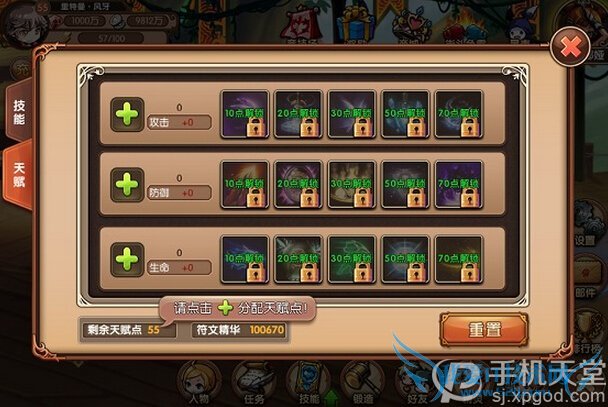608x407 pixels.
Task: Pick the 50点解锁 talent in the 生命 row
Action: click(x=405, y=259)
